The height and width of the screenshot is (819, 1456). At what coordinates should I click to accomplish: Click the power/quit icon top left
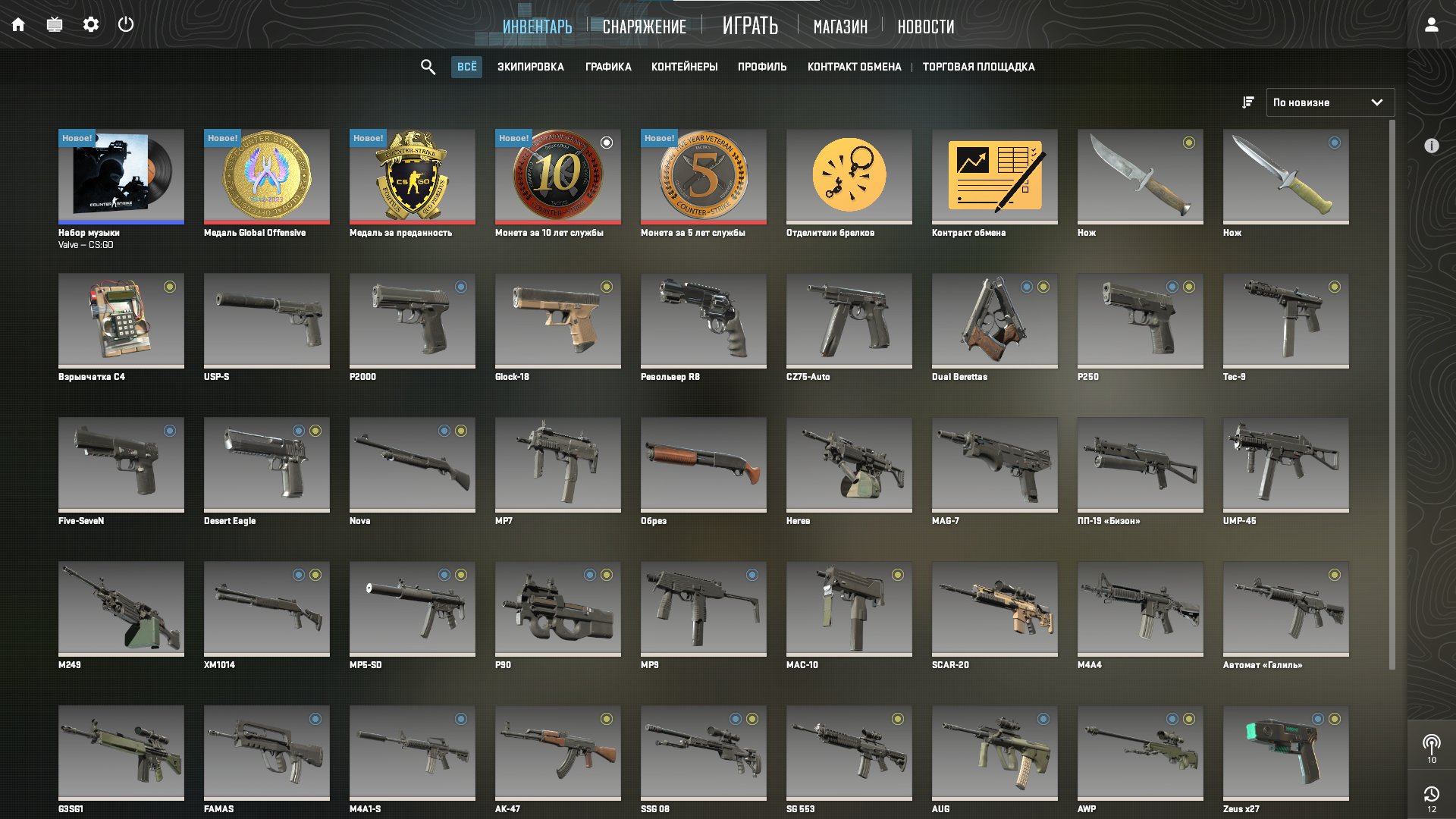click(126, 24)
